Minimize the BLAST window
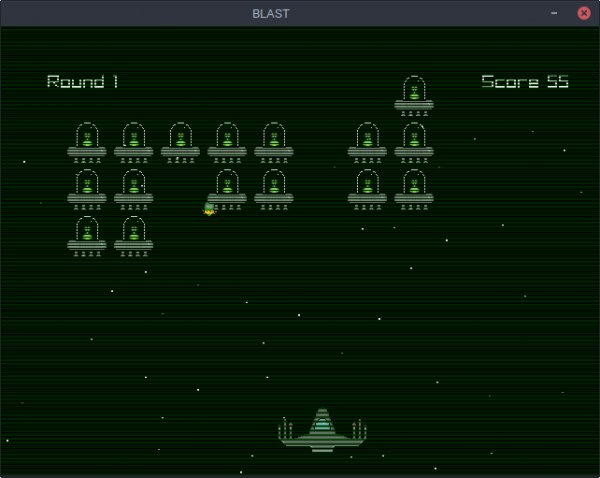The width and height of the screenshot is (600, 478). click(x=554, y=13)
